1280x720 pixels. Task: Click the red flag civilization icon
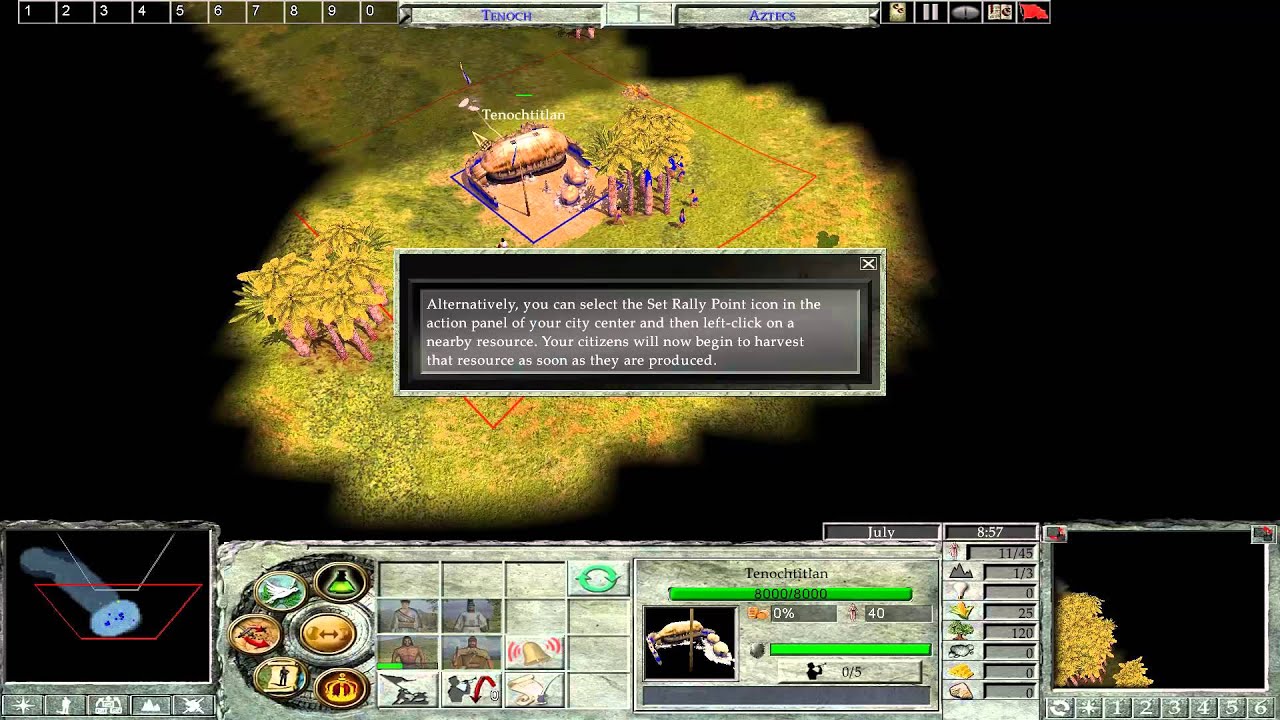[x=1032, y=12]
